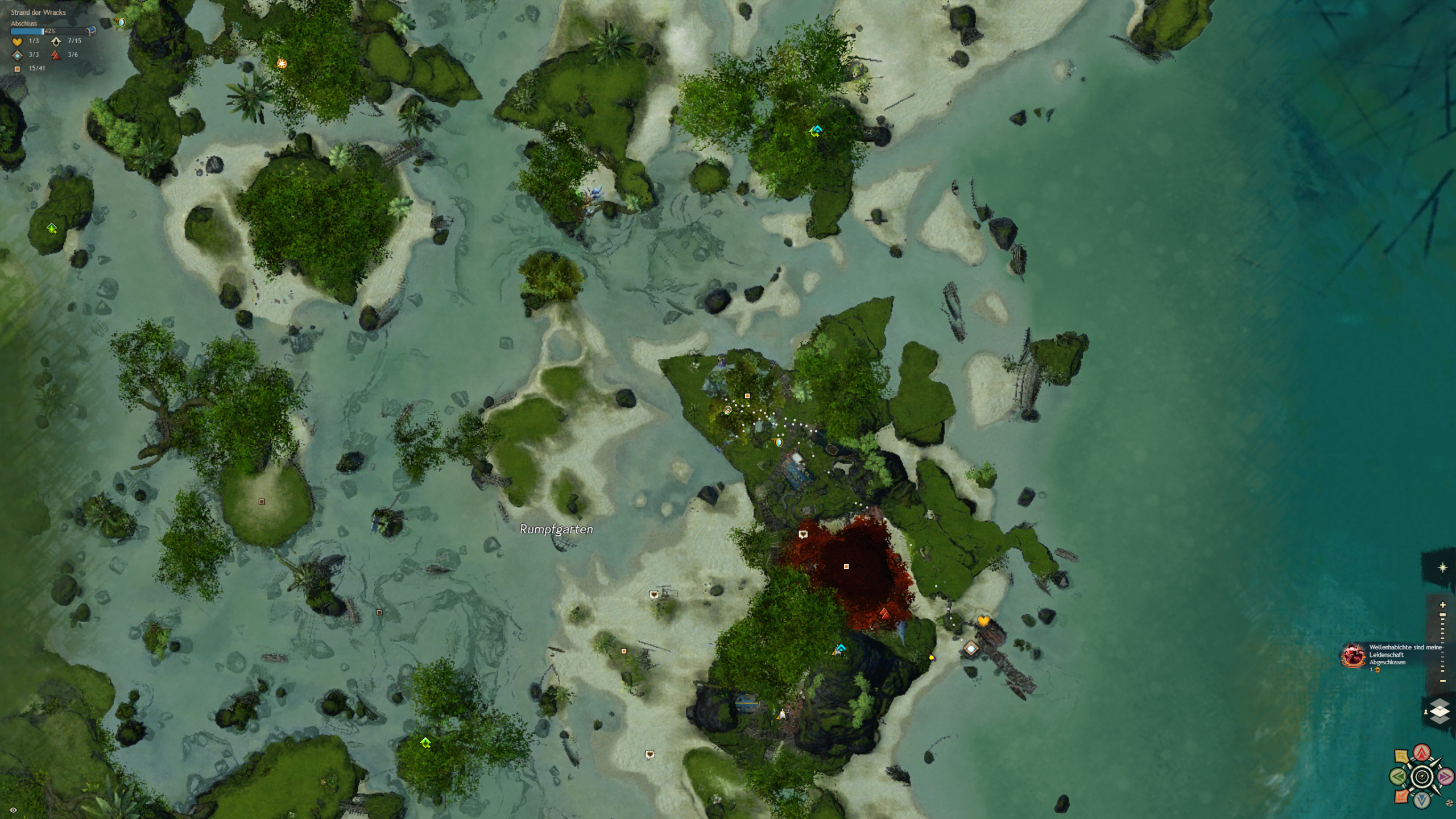
Task: Click the eye icon in the bottom-left corner
Action: [x=13, y=810]
